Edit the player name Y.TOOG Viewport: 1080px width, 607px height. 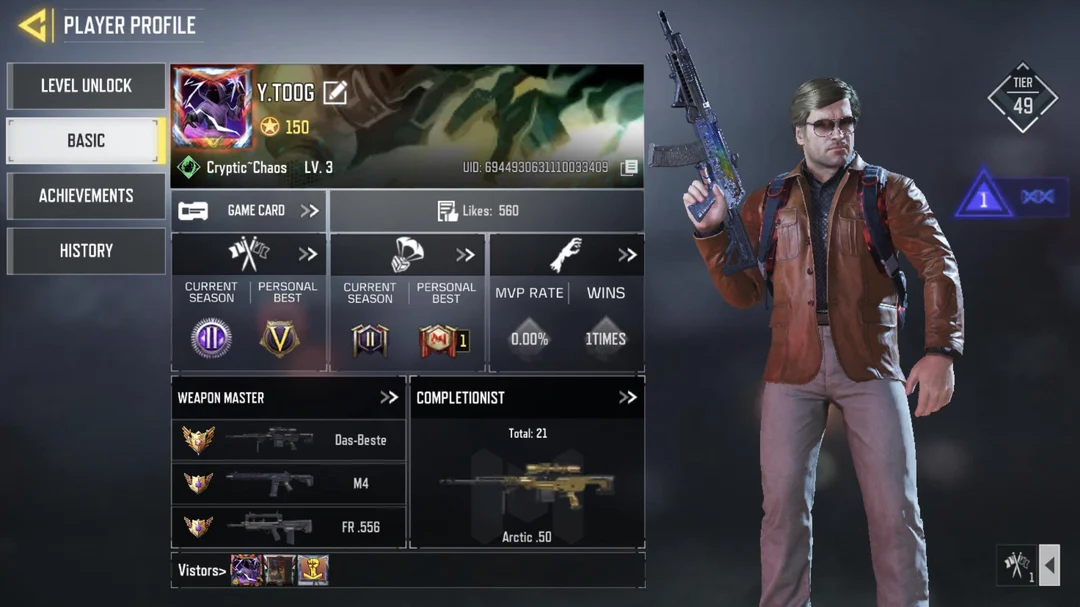pyautogui.click(x=335, y=93)
